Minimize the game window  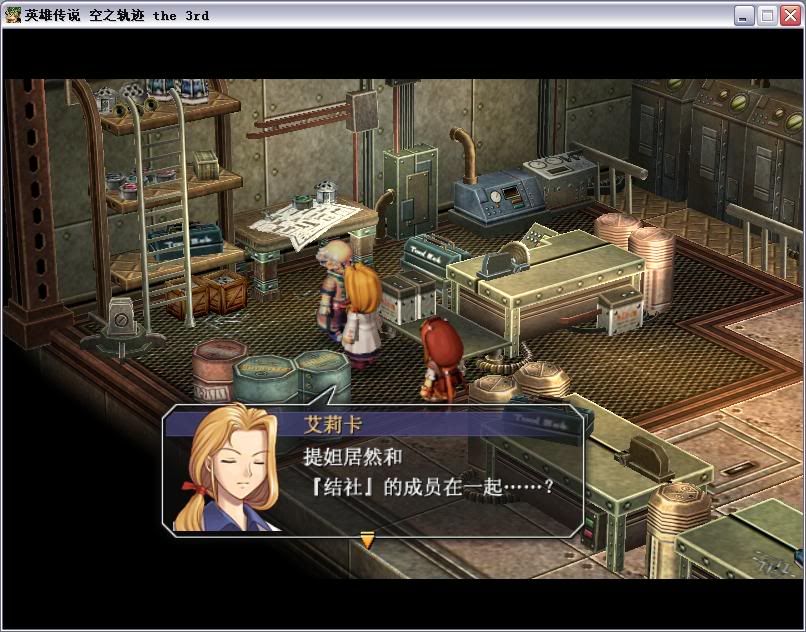pos(744,15)
